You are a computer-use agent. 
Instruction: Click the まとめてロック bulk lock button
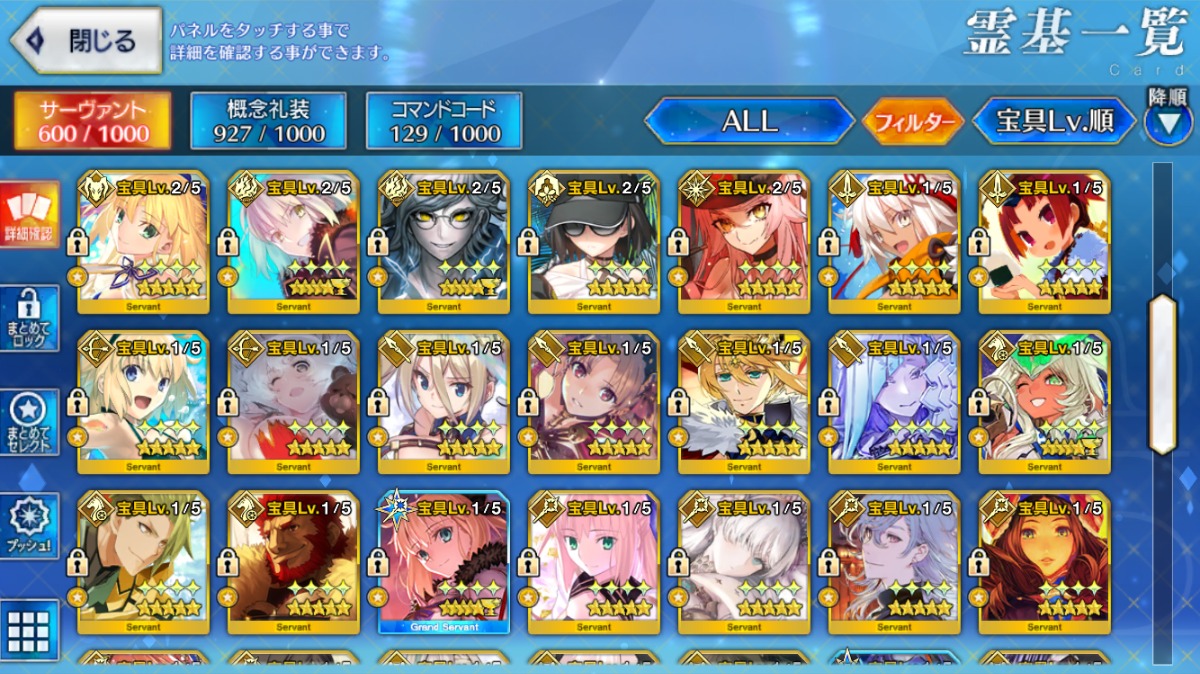(x=29, y=318)
